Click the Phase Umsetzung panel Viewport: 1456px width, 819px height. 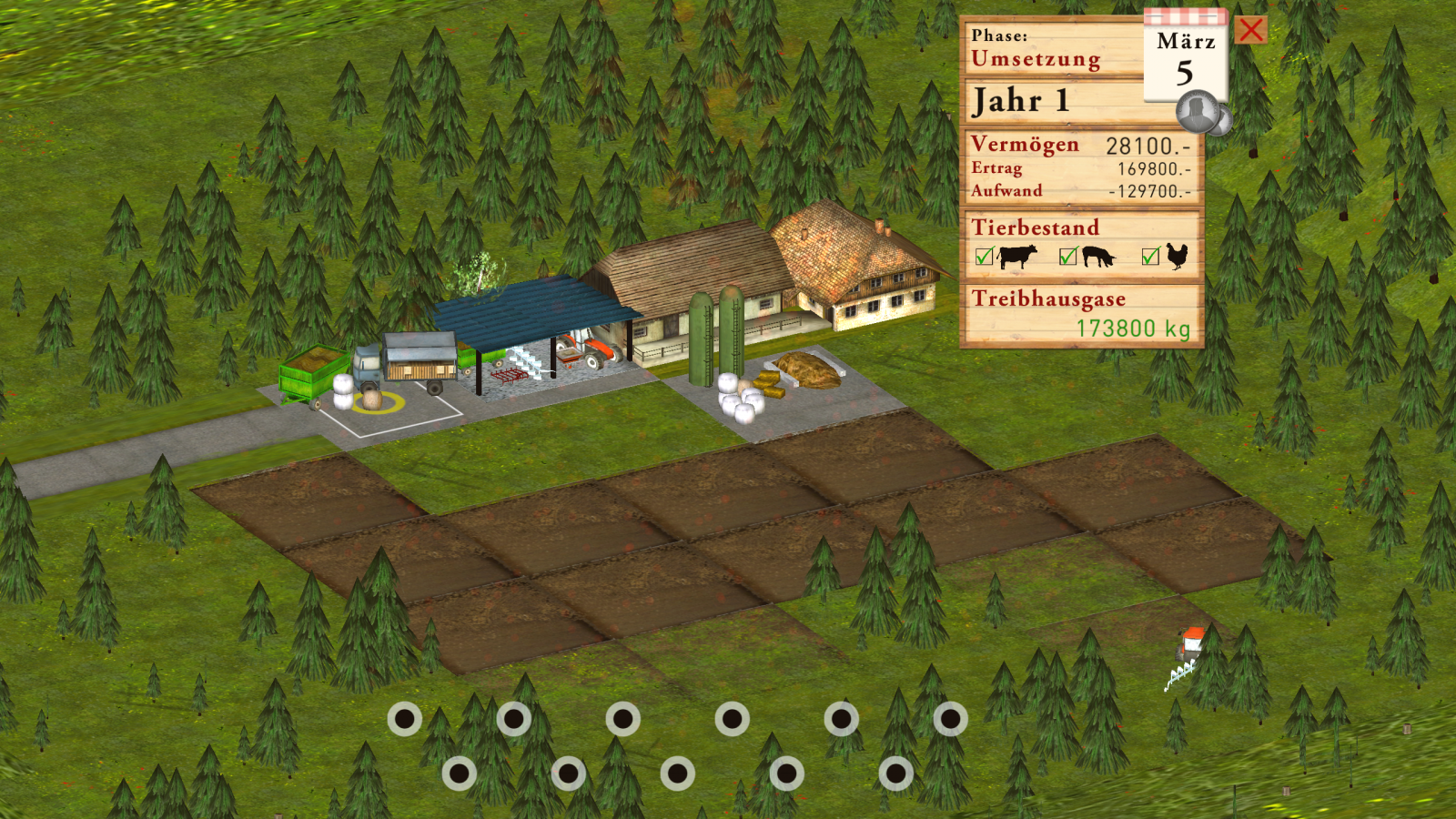[1051, 48]
